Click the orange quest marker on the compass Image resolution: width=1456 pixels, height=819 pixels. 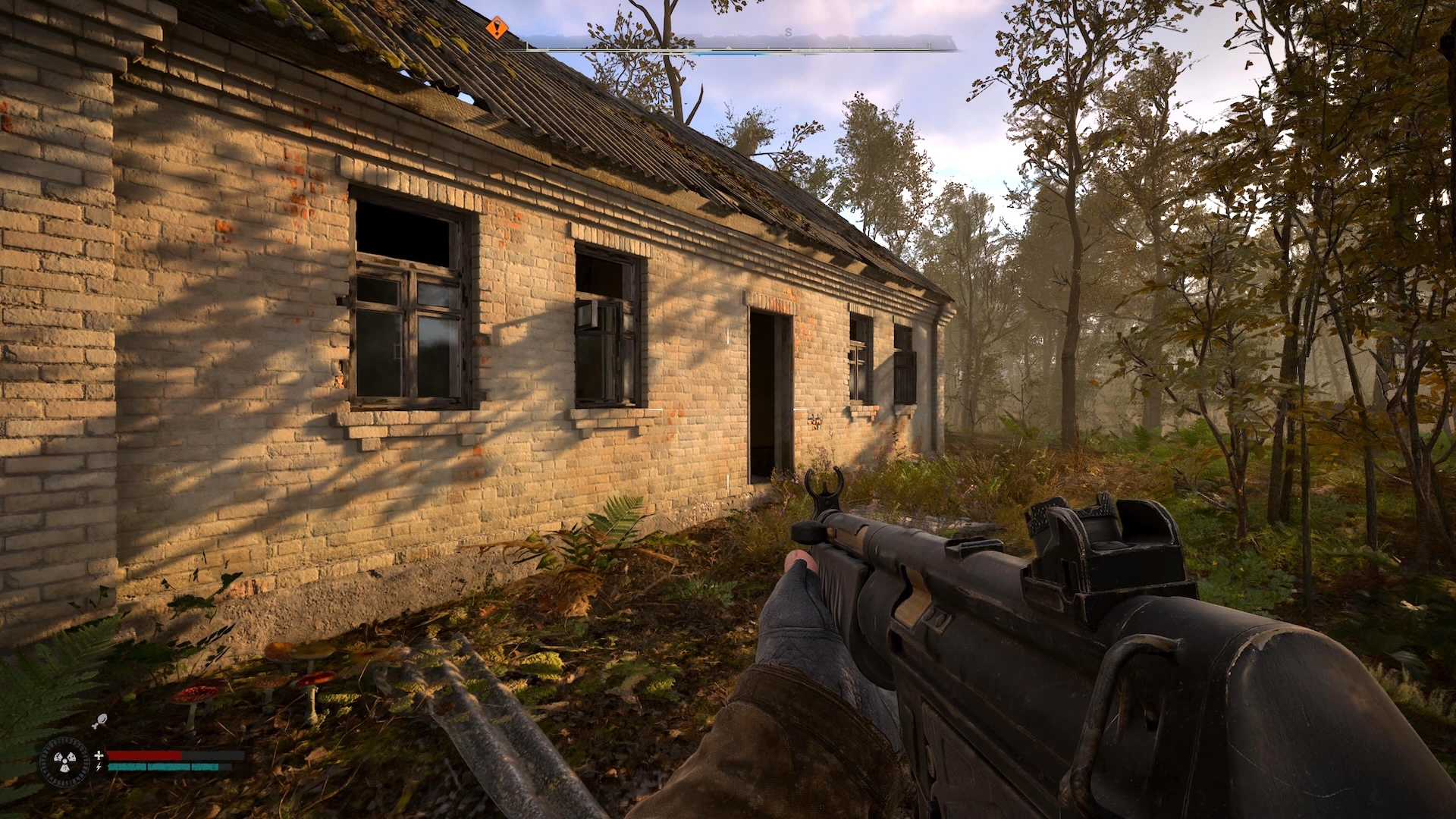point(496,30)
